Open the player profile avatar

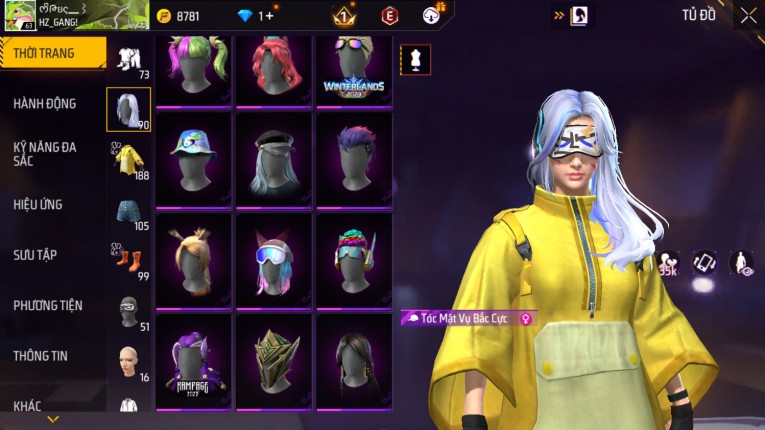tap(19, 15)
